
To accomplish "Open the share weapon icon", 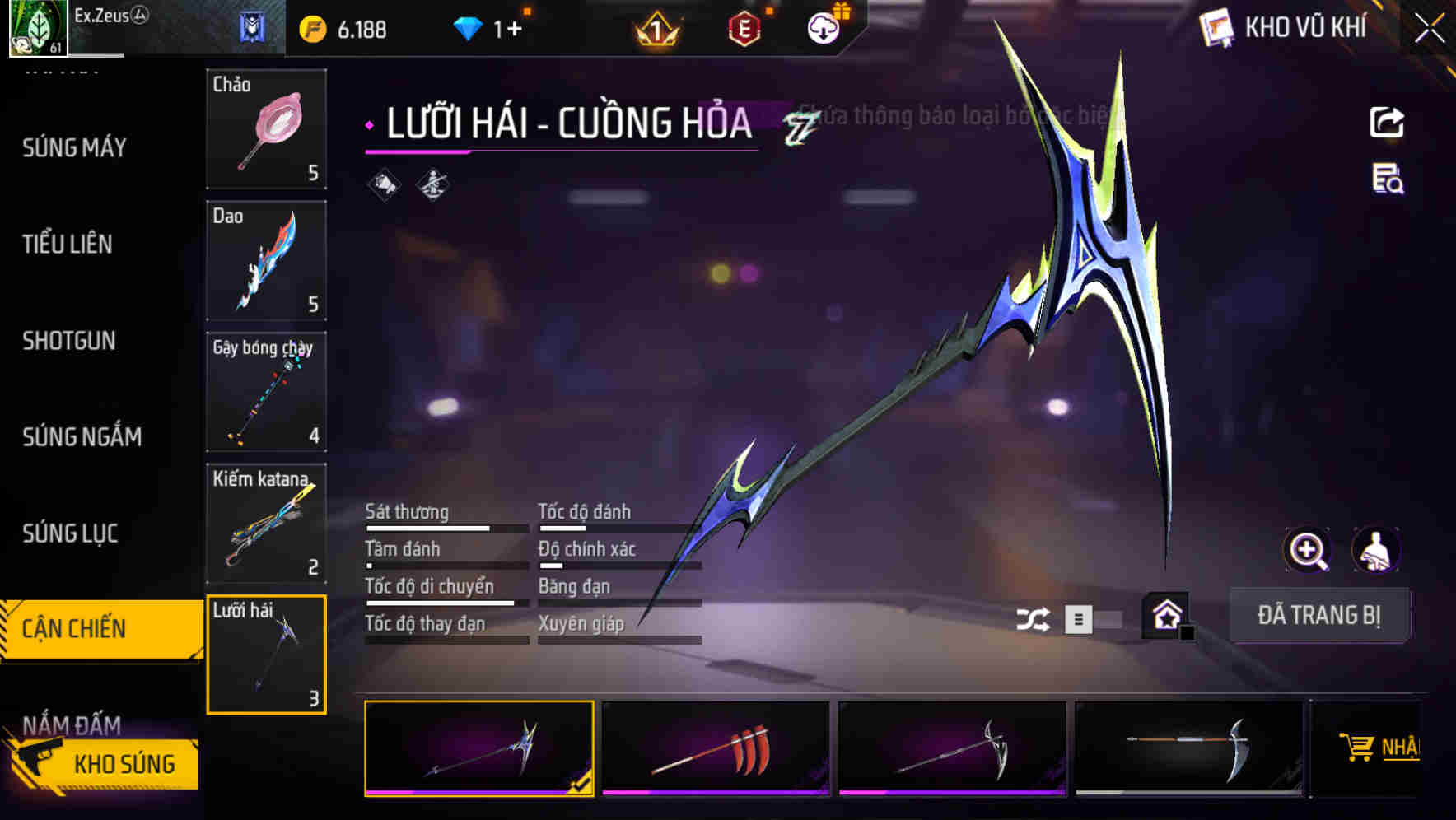I will click(x=1387, y=122).
